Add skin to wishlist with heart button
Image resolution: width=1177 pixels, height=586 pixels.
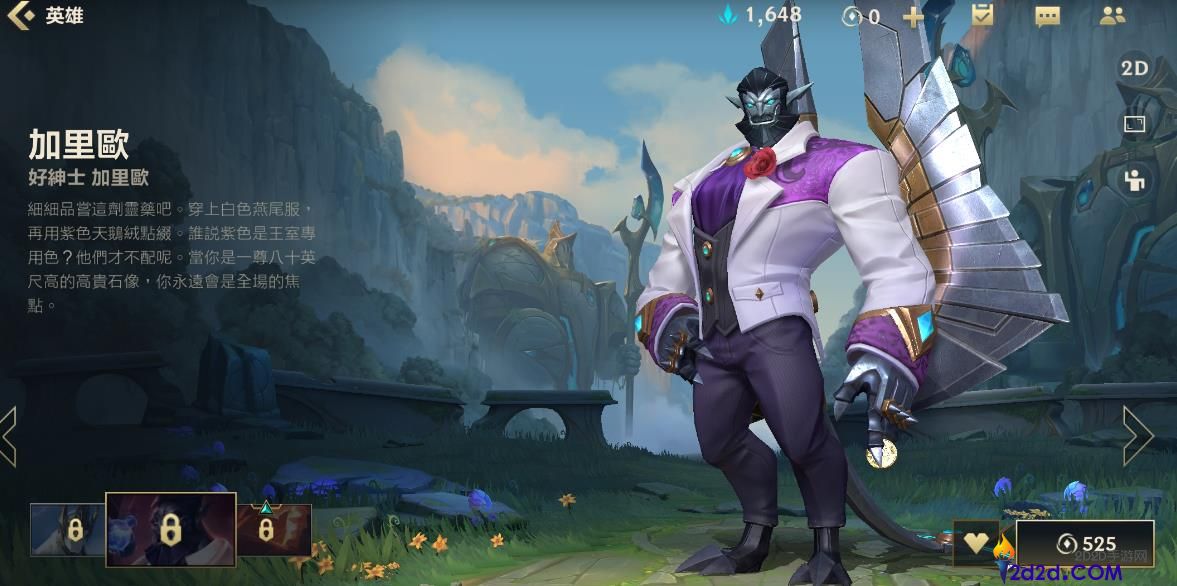click(x=975, y=543)
